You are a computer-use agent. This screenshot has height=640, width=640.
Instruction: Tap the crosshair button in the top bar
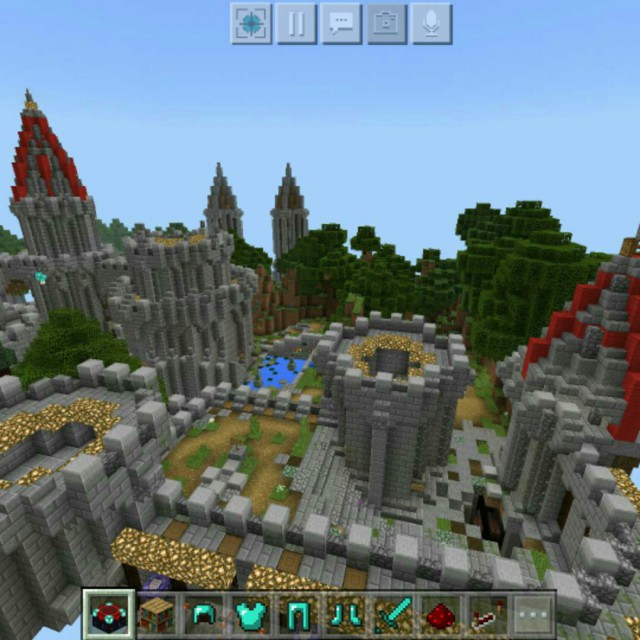251,24
